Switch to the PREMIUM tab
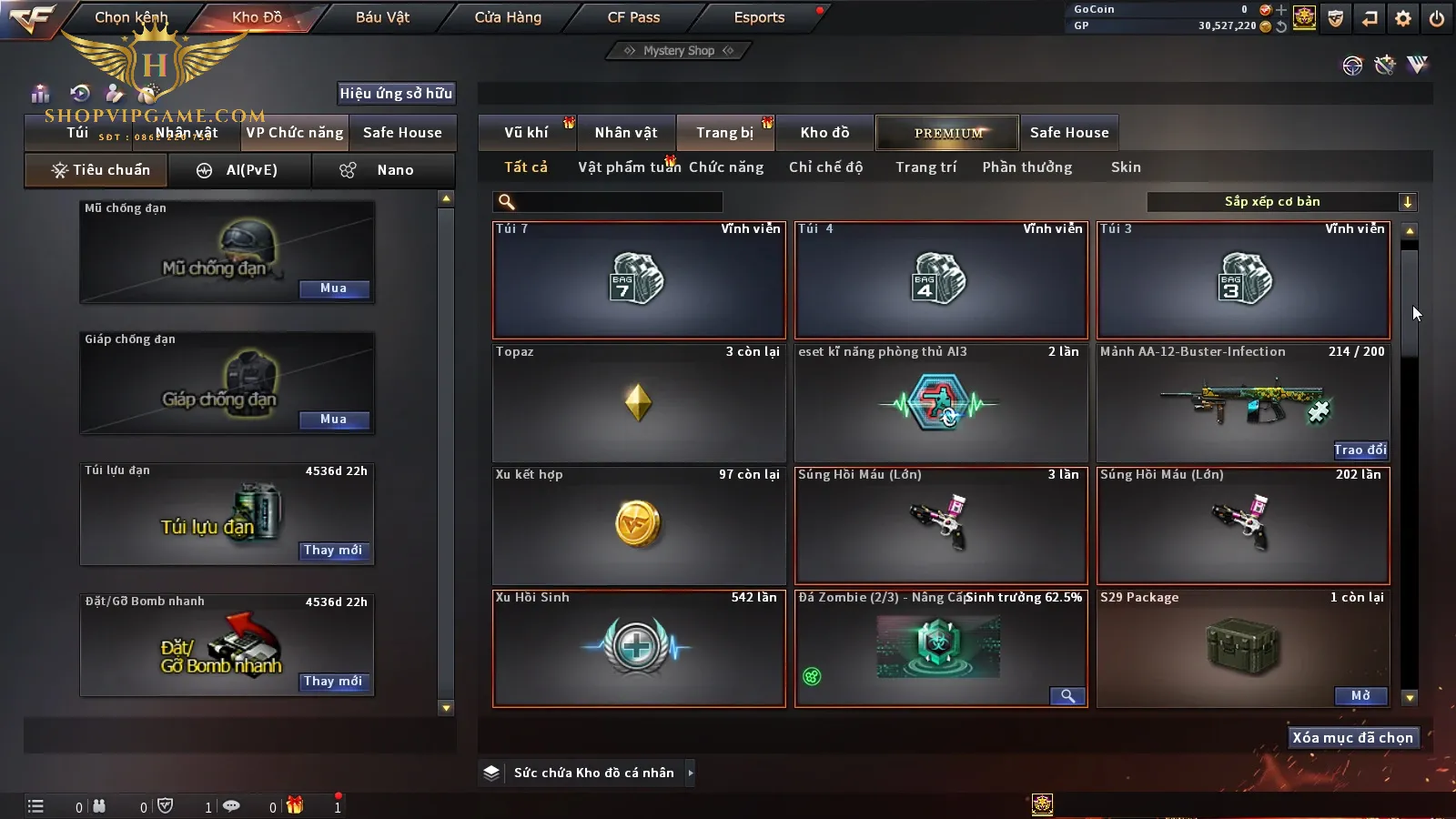The width and height of the screenshot is (1456, 819). (x=947, y=133)
